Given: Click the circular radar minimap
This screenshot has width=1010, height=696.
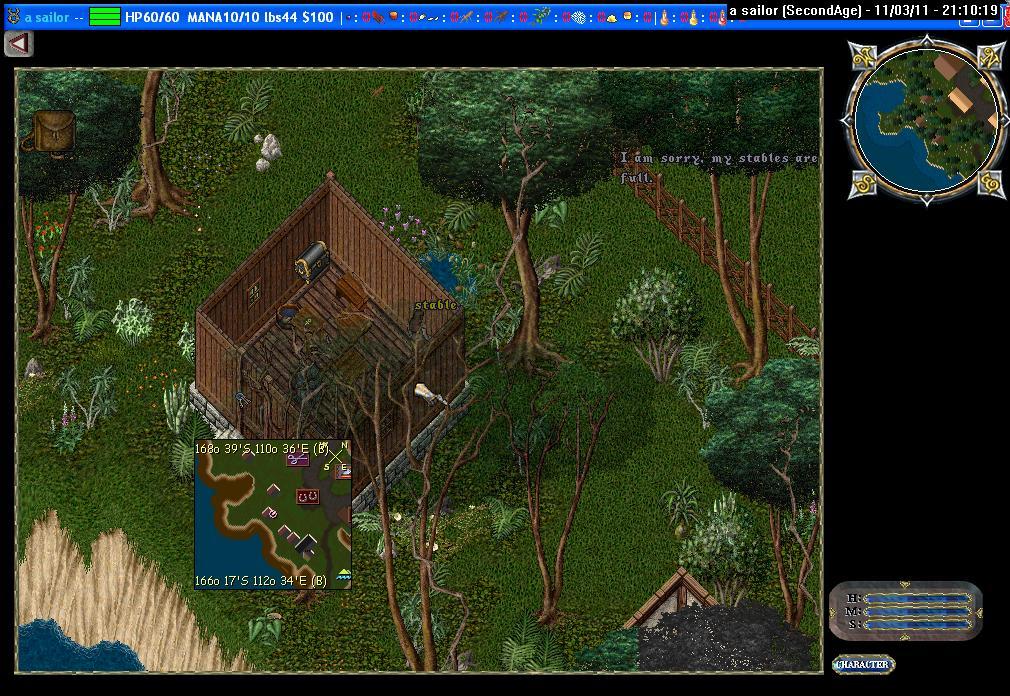Looking at the screenshot, I should click(x=926, y=118).
